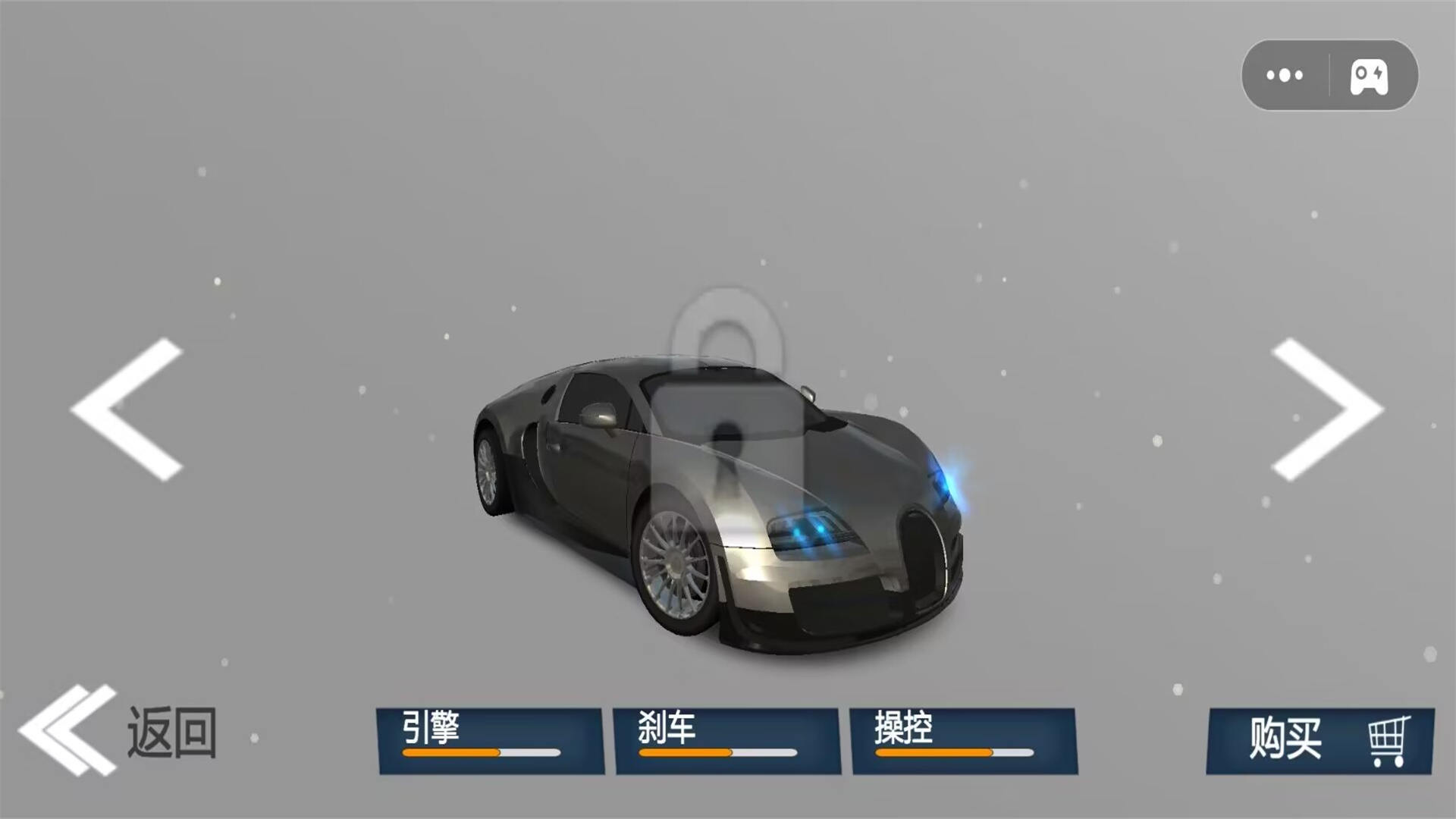Select the 操控 handling stat panel
This screenshot has height=819, width=1456.
[x=963, y=740]
